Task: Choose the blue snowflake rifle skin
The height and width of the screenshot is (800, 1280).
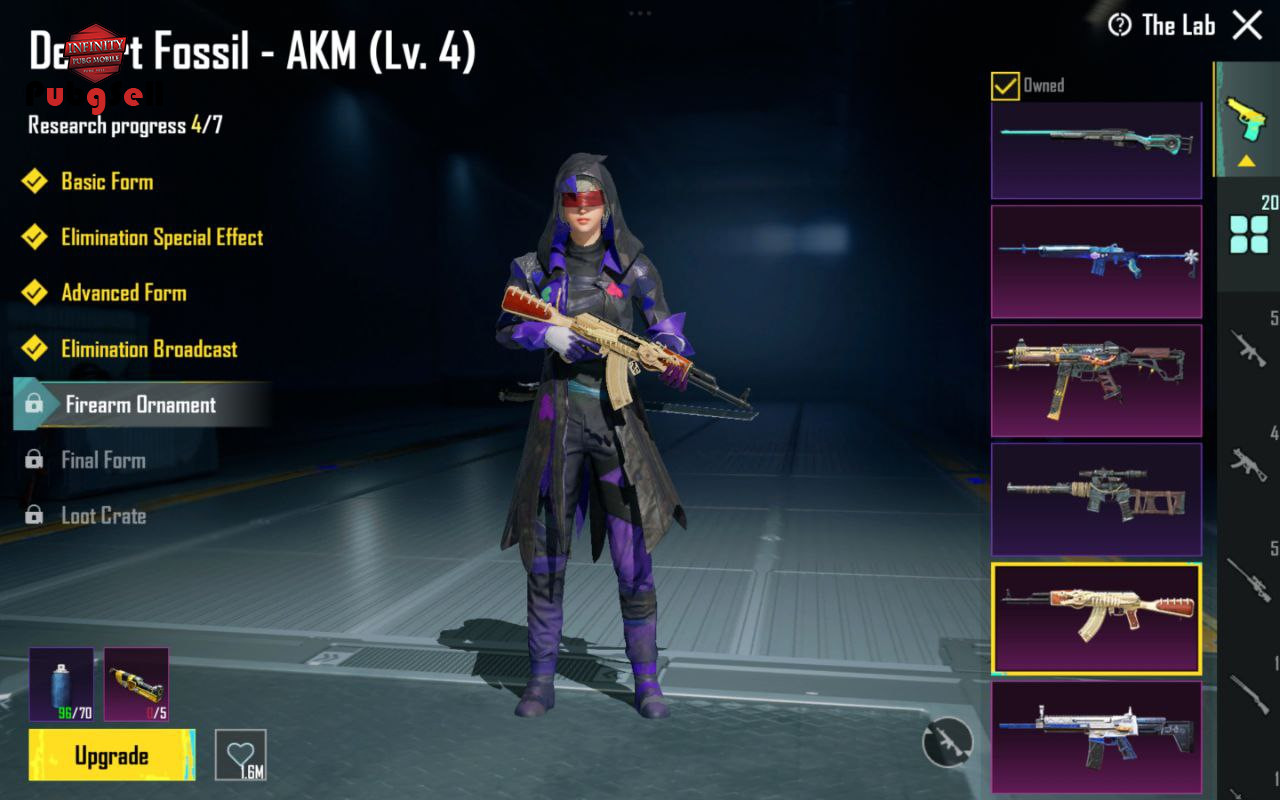Action: [1096, 262]
